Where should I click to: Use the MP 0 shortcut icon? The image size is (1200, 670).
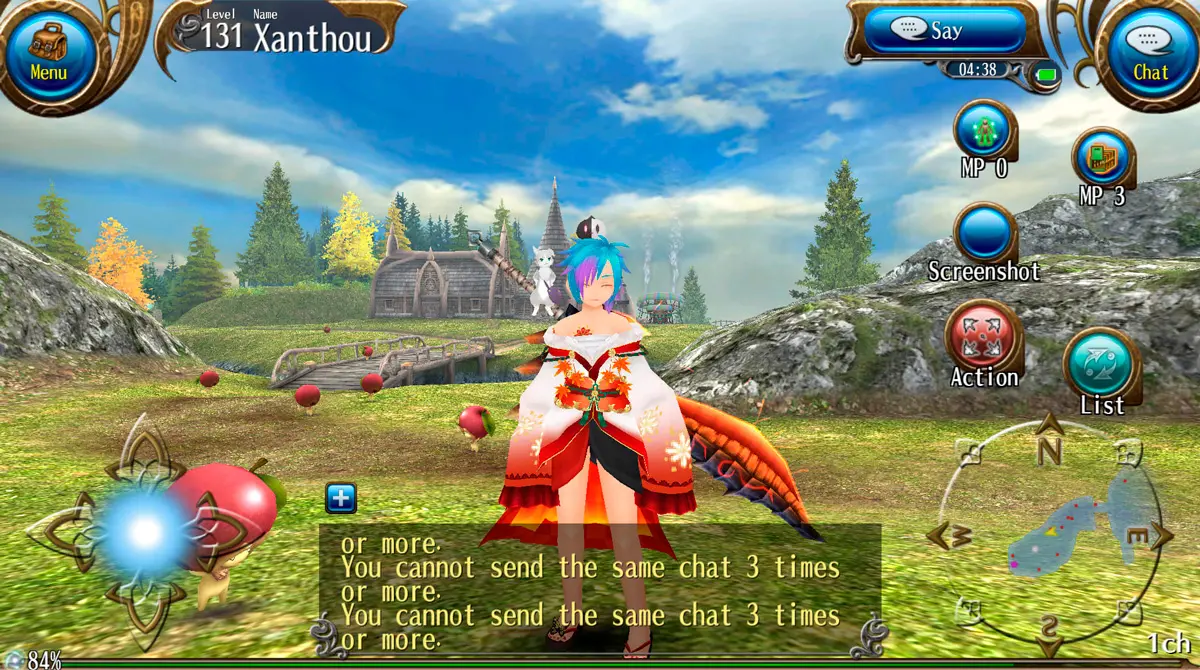click(984, 130)
